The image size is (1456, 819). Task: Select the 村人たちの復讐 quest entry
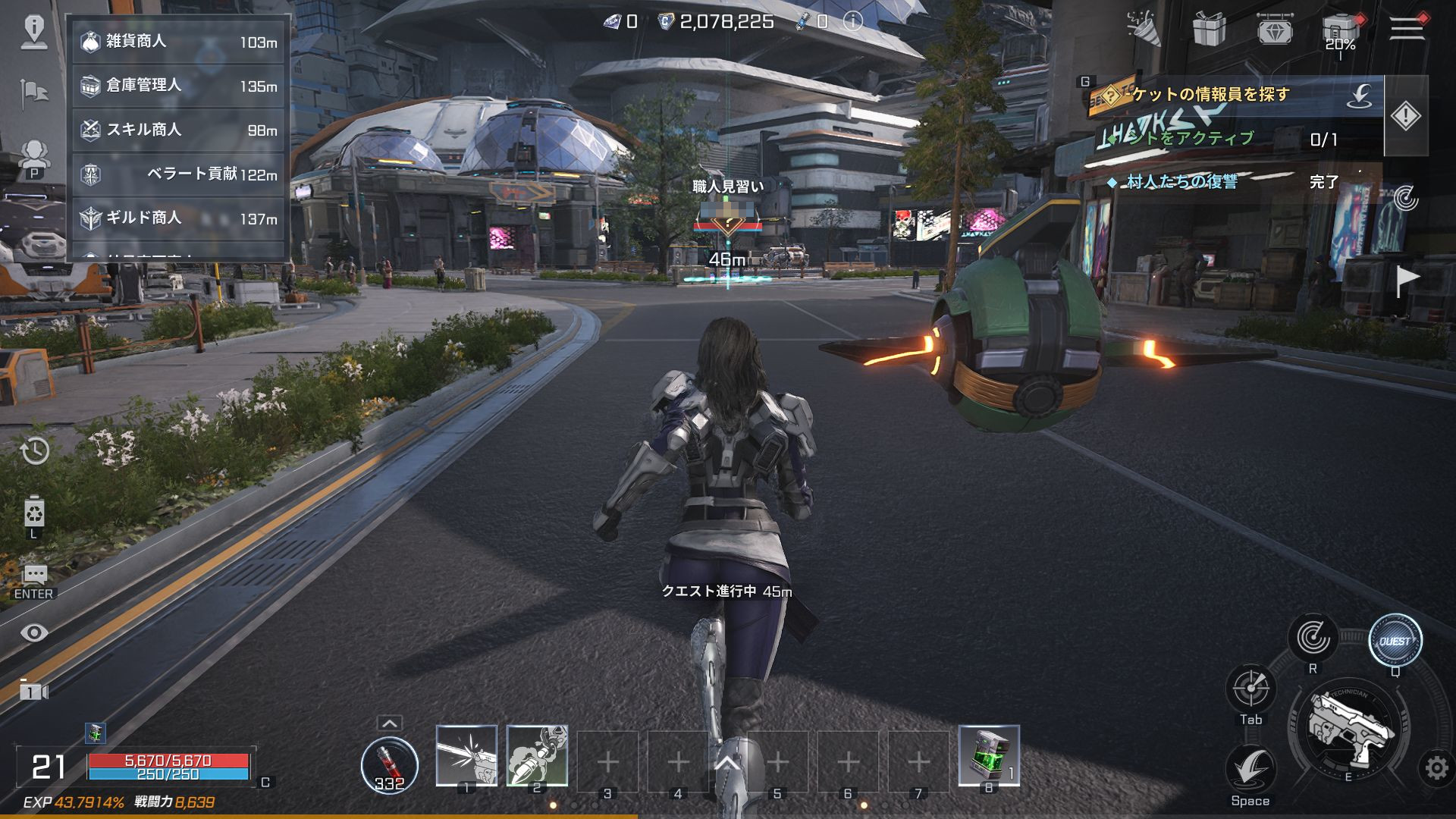1182,182
